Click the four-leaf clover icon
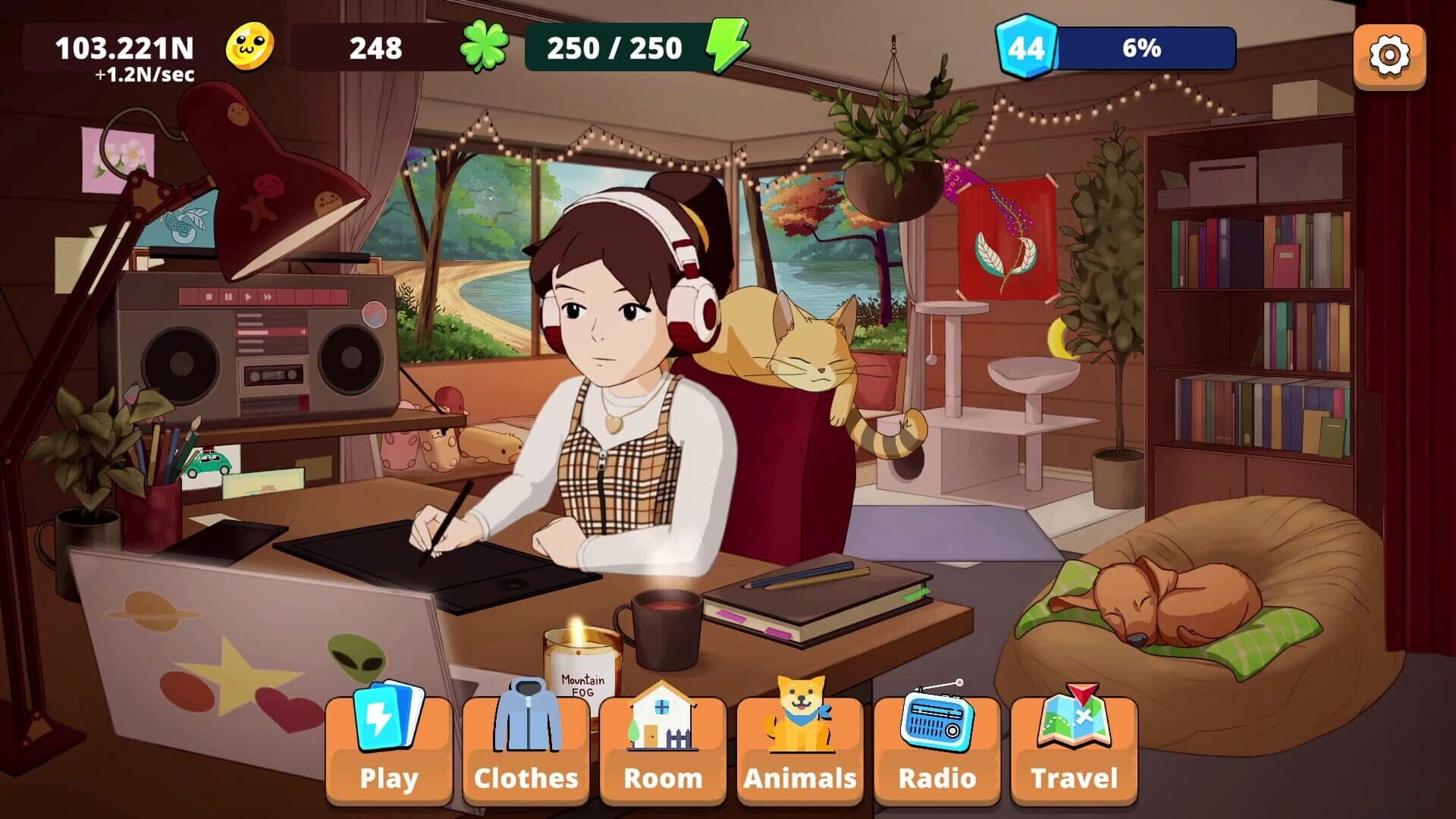 click(x=483, y=47)
